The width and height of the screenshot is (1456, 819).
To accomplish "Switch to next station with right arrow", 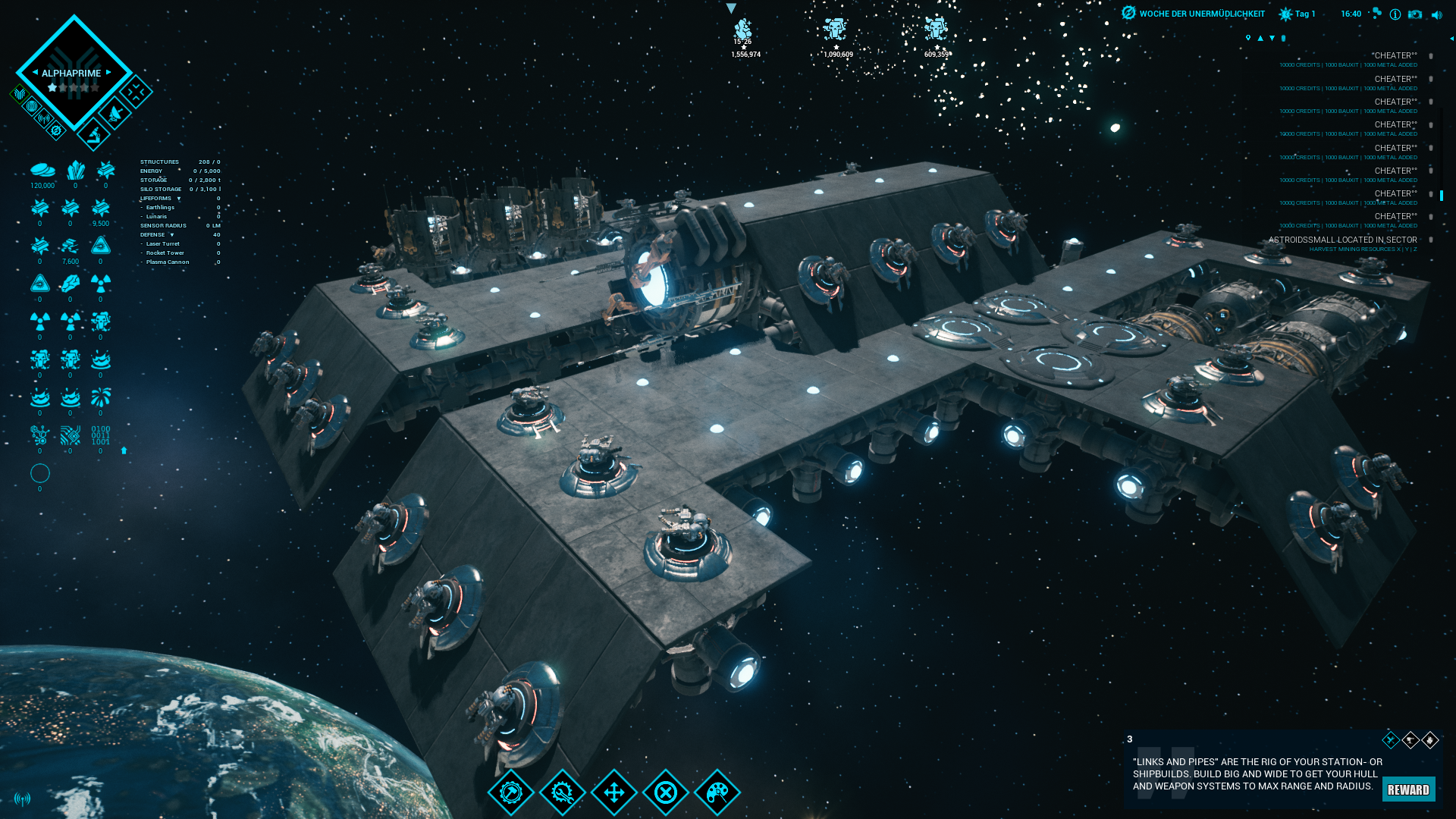I will click(x=109, y=73).
